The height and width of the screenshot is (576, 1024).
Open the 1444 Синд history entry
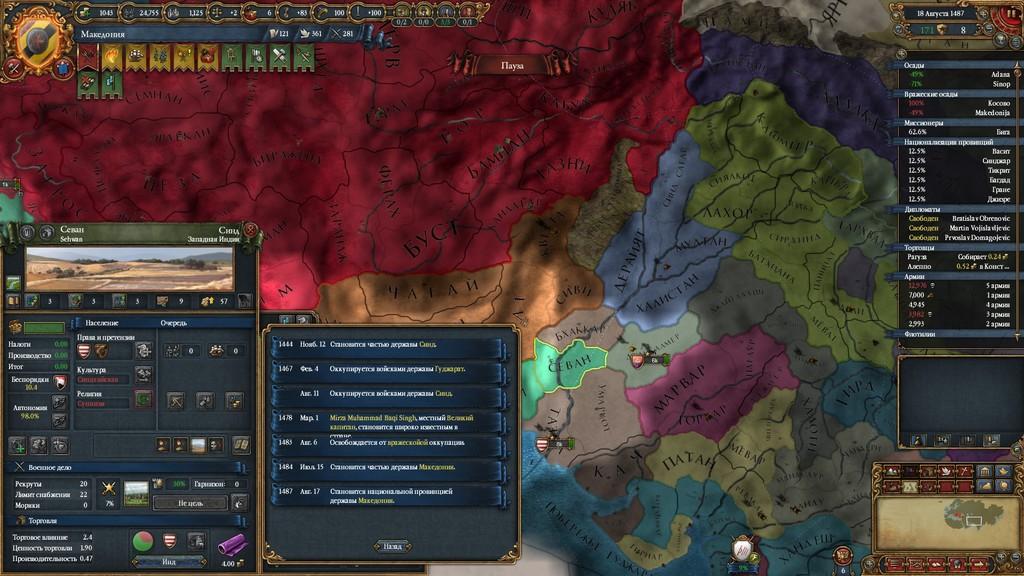click(390, 345)
